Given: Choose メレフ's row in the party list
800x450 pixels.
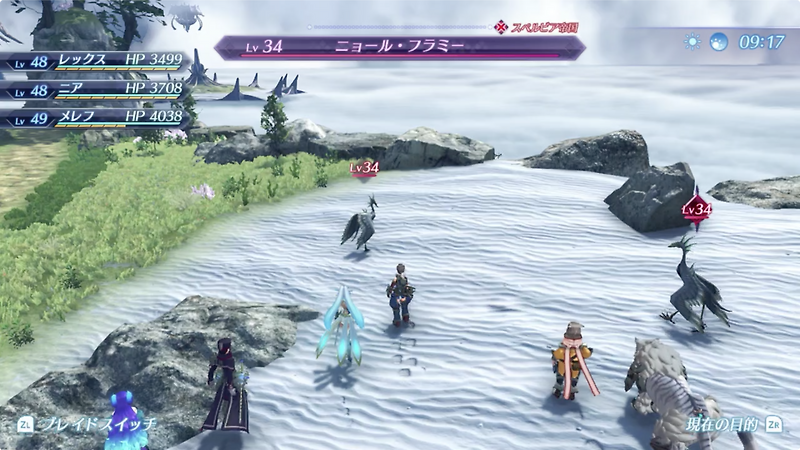Looking at the screenshot, I should coord(98,118).
